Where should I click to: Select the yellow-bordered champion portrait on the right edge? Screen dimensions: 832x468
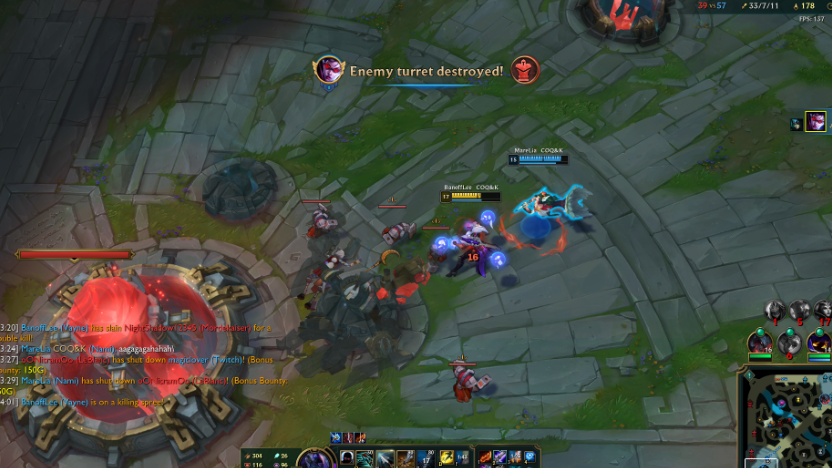pos(816,121)
